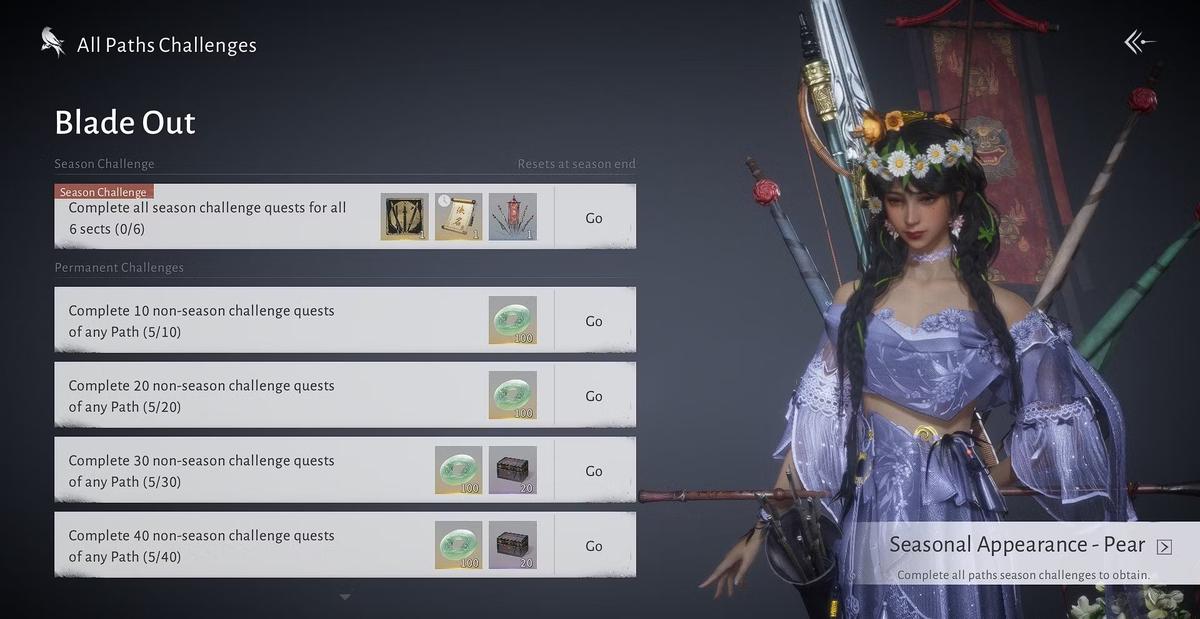Select the jade coin reward for 30 quests
Image resolution: width=1200 pixels, height=619 pixels.
pyautogui.click(x=459, y=471)
